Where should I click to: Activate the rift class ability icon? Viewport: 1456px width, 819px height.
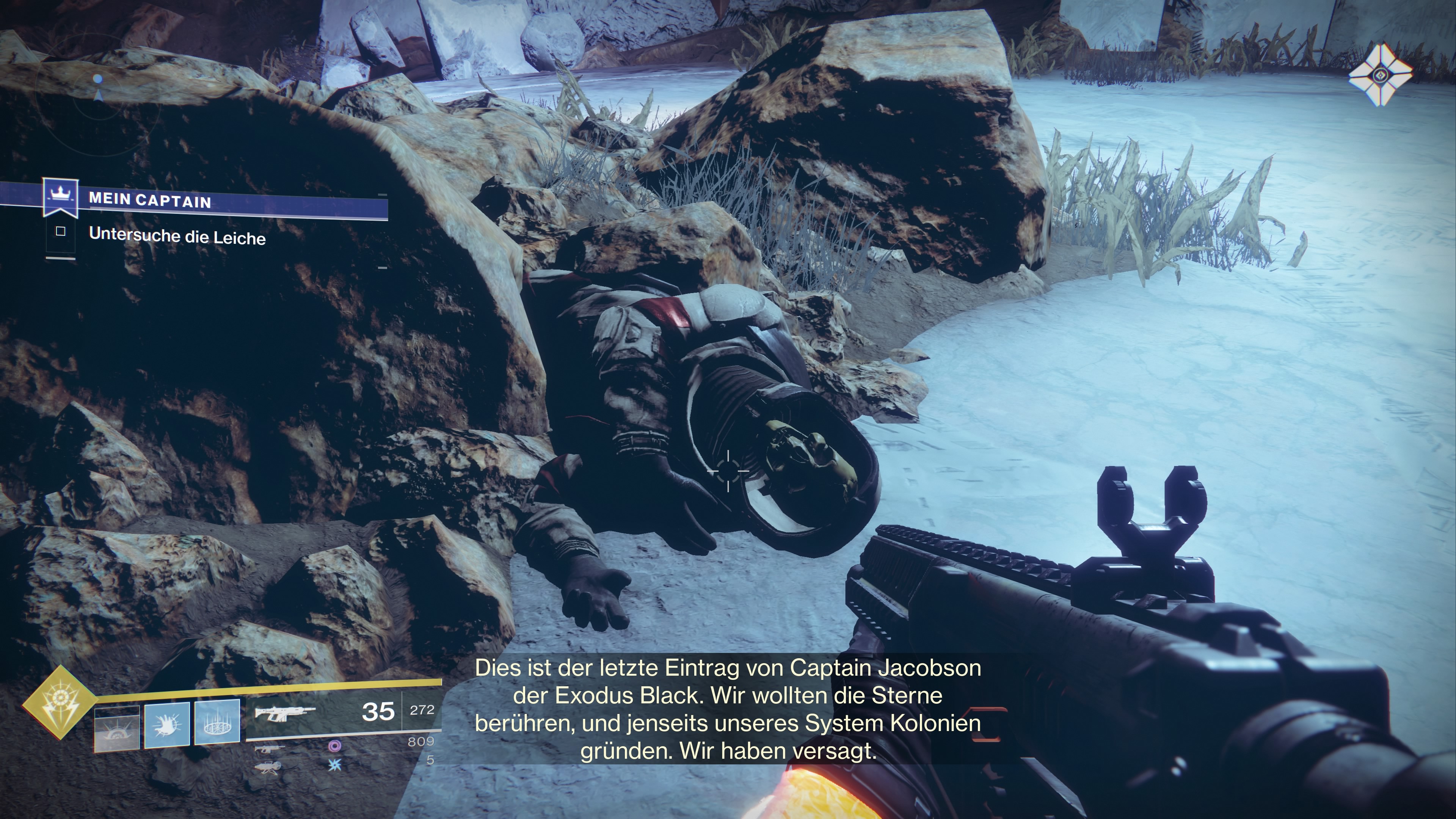coord(217,722)
